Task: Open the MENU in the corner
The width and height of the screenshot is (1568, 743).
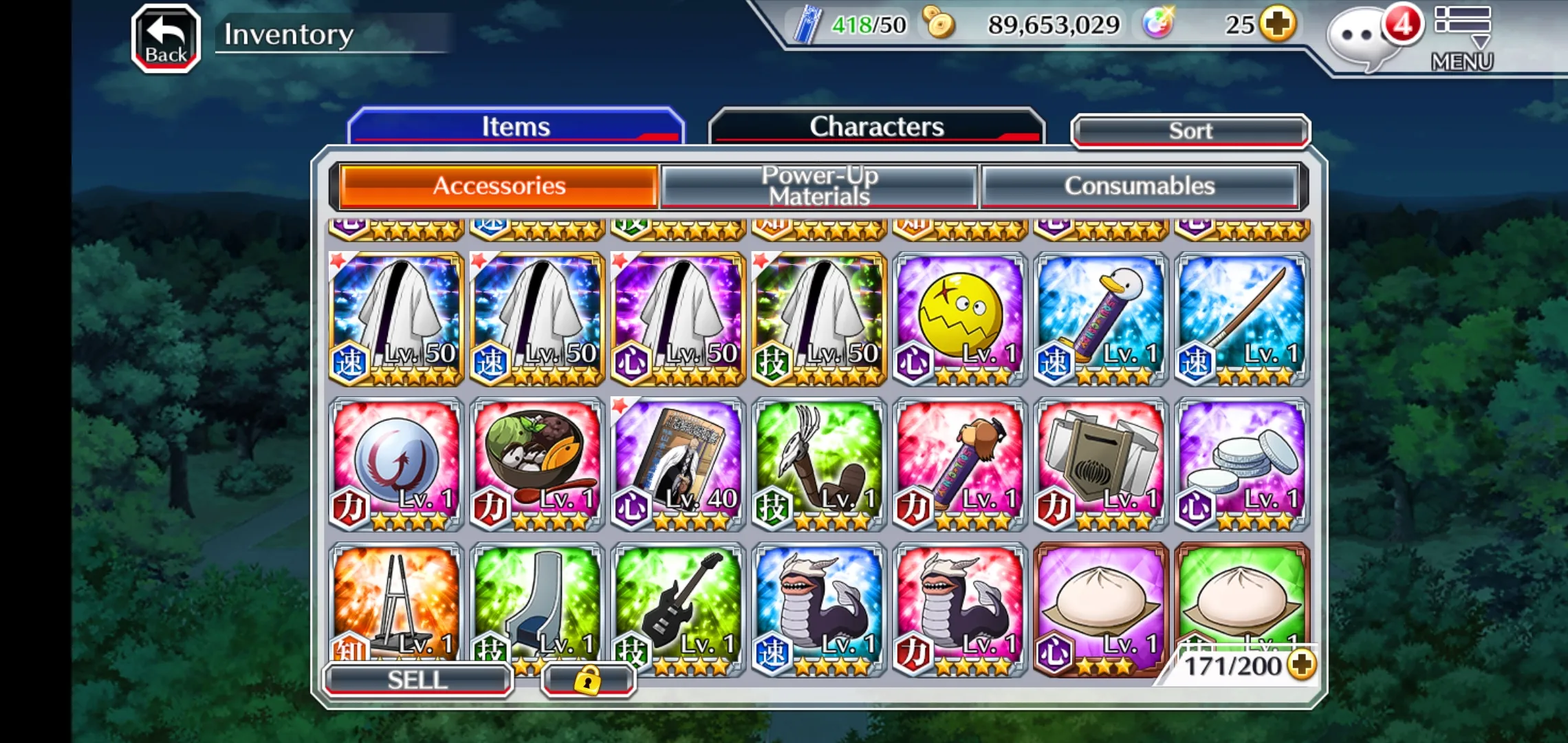Action: [x=1463, y=39]
